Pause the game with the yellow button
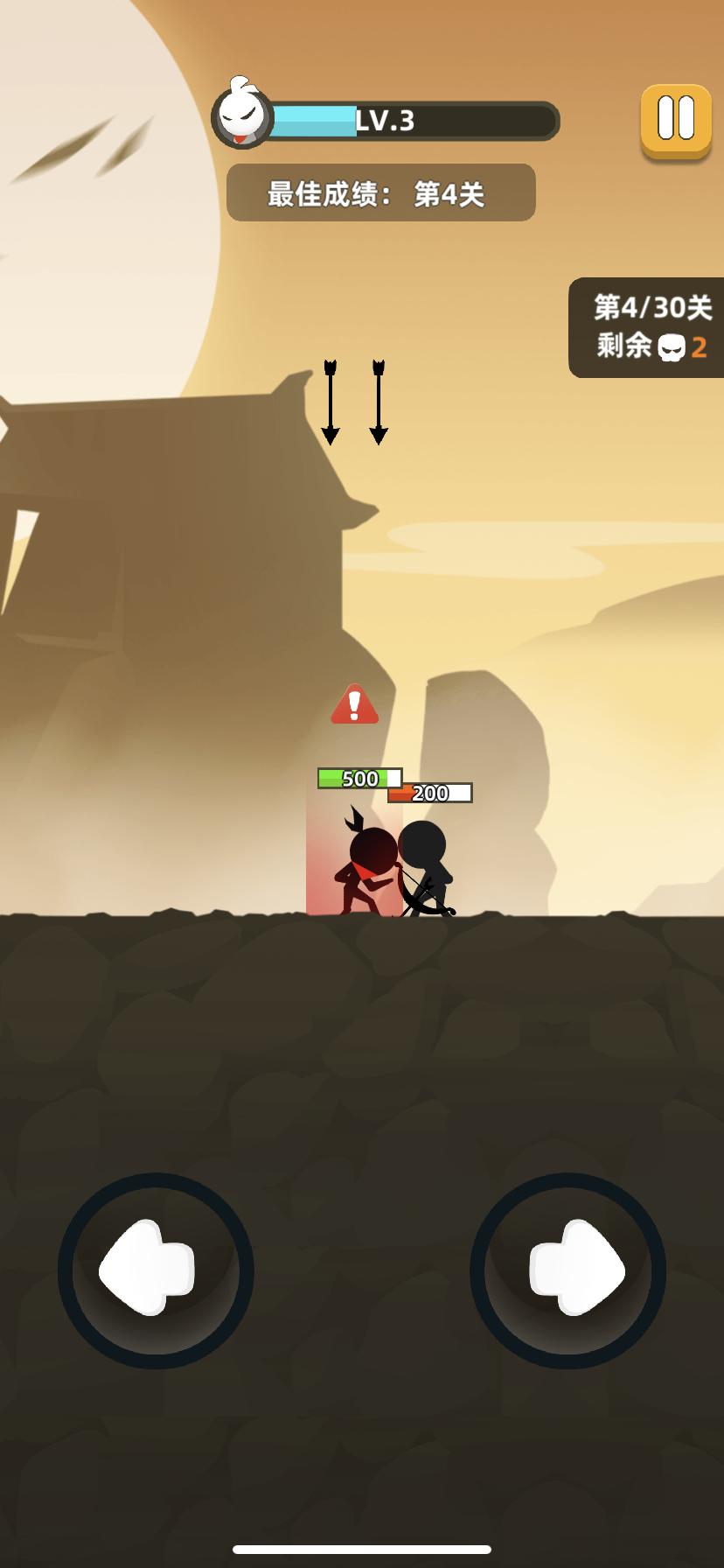The image size is (724, 1568). click(x=676, y=120)
